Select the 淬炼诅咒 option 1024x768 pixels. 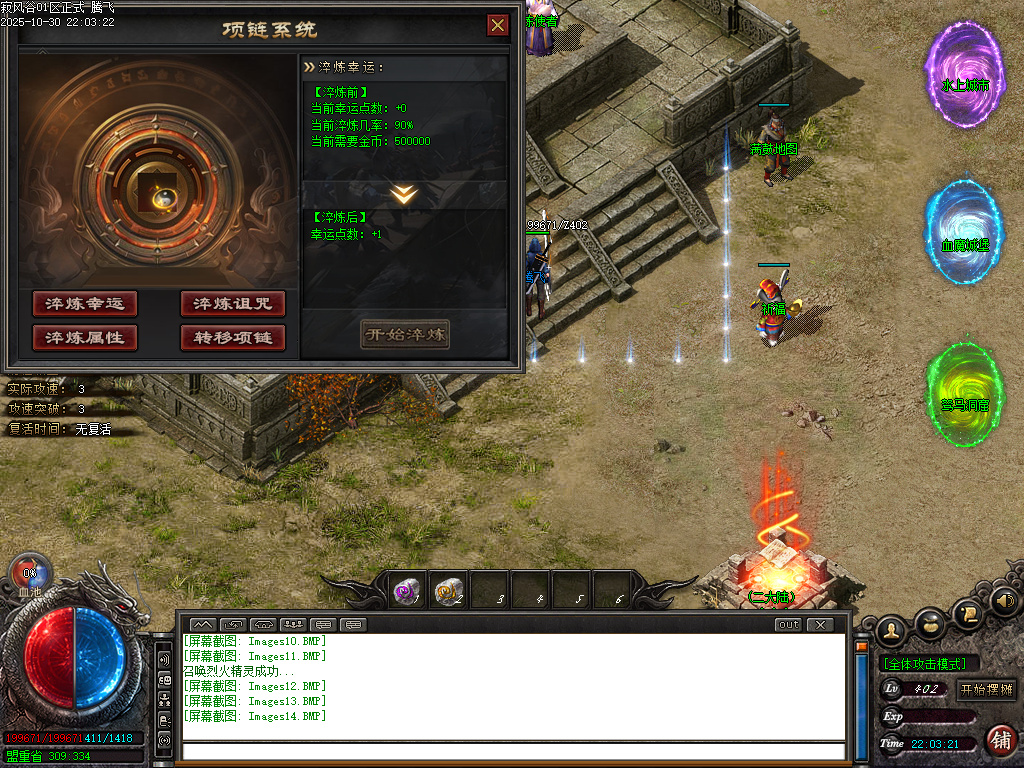coord(233,304)
